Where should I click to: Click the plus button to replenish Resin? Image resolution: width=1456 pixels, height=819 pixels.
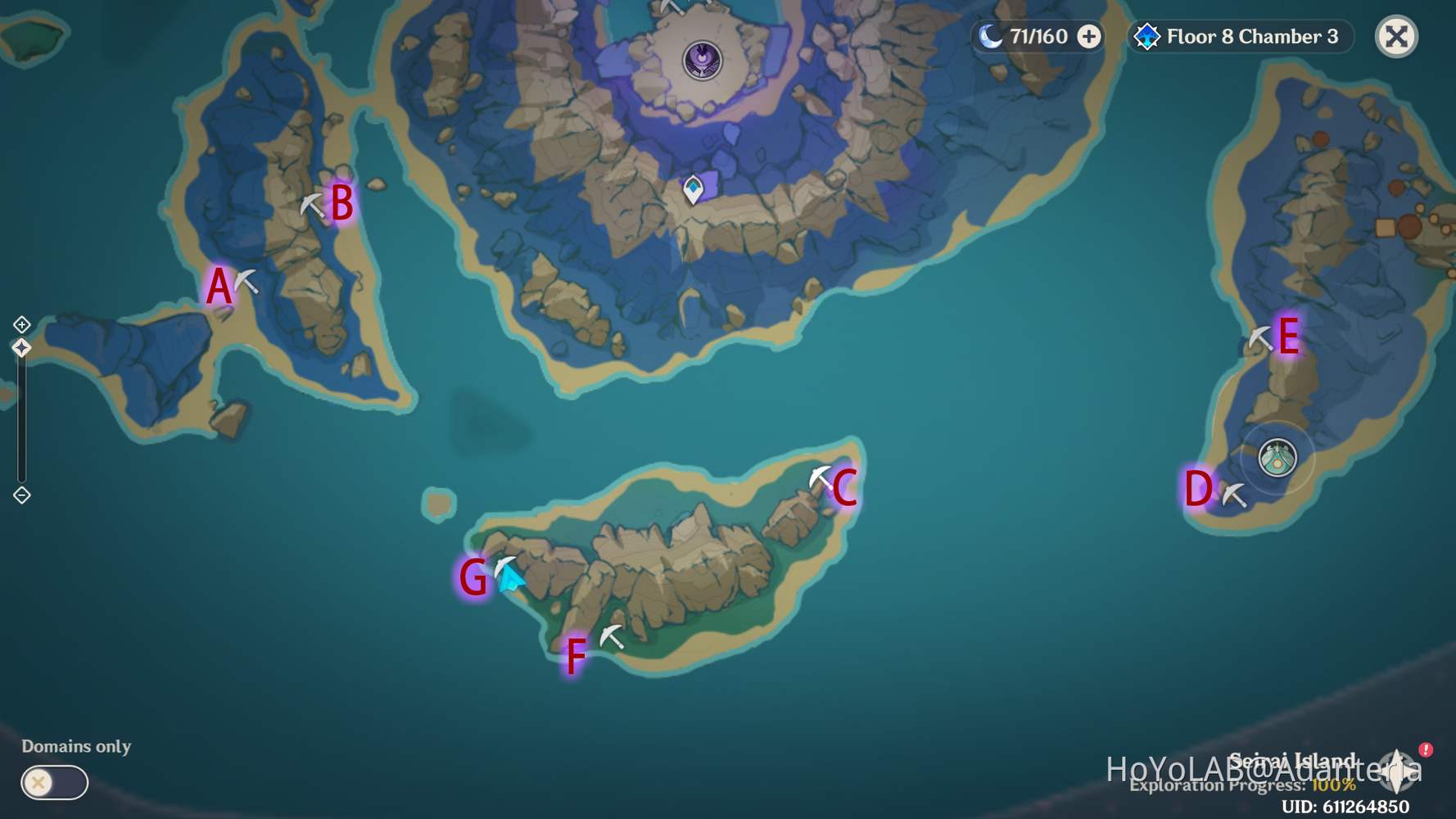(1090, 36)
